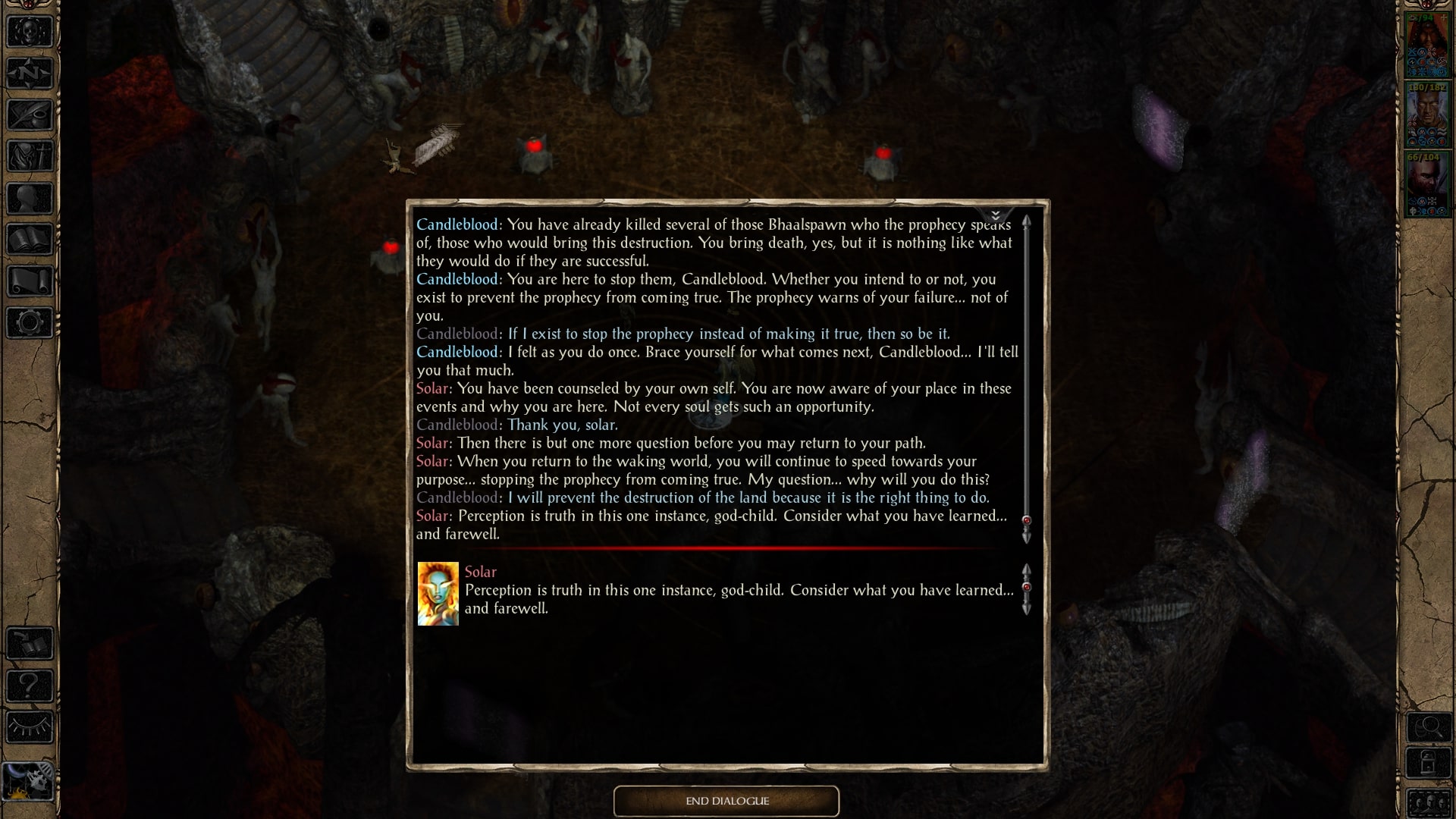Toggle party AI with the eye icon
The image size is (1456, 819).
click(30, 726)
